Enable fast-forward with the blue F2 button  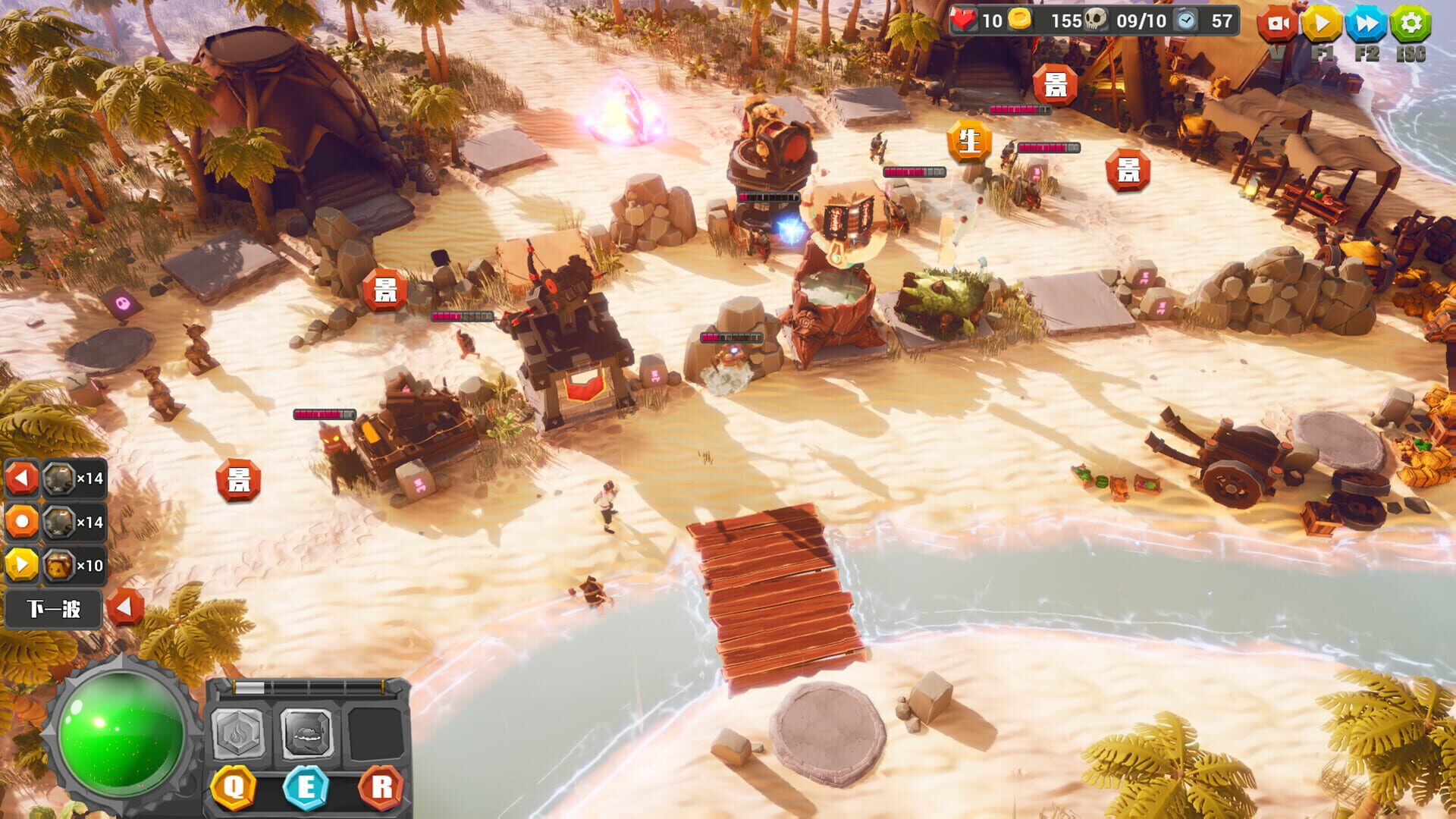pyautogui.click(x=1366, y=24)
